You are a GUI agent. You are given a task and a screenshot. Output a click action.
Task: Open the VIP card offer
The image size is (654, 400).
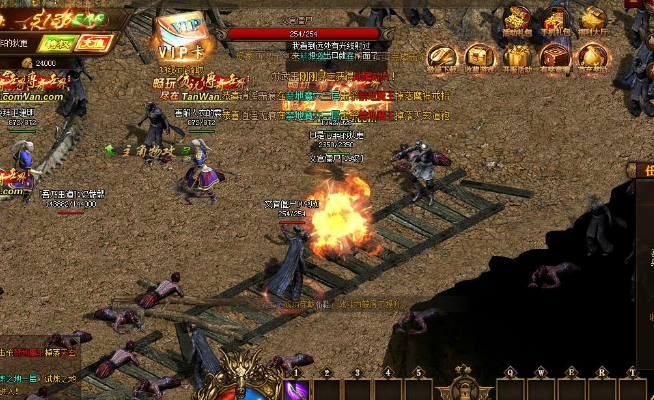[x=181, y=37]
